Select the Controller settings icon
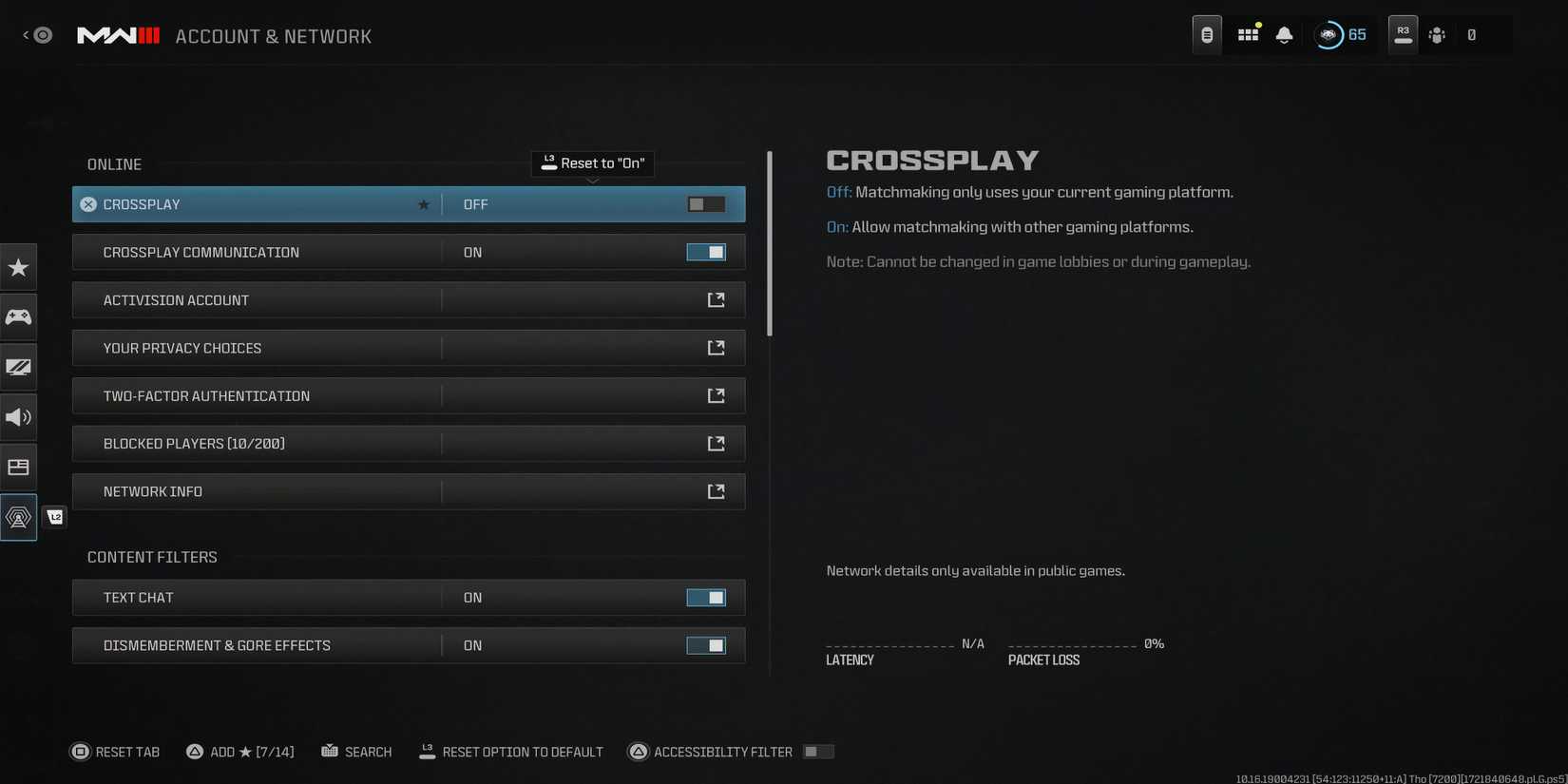 [x=19, y=317]
